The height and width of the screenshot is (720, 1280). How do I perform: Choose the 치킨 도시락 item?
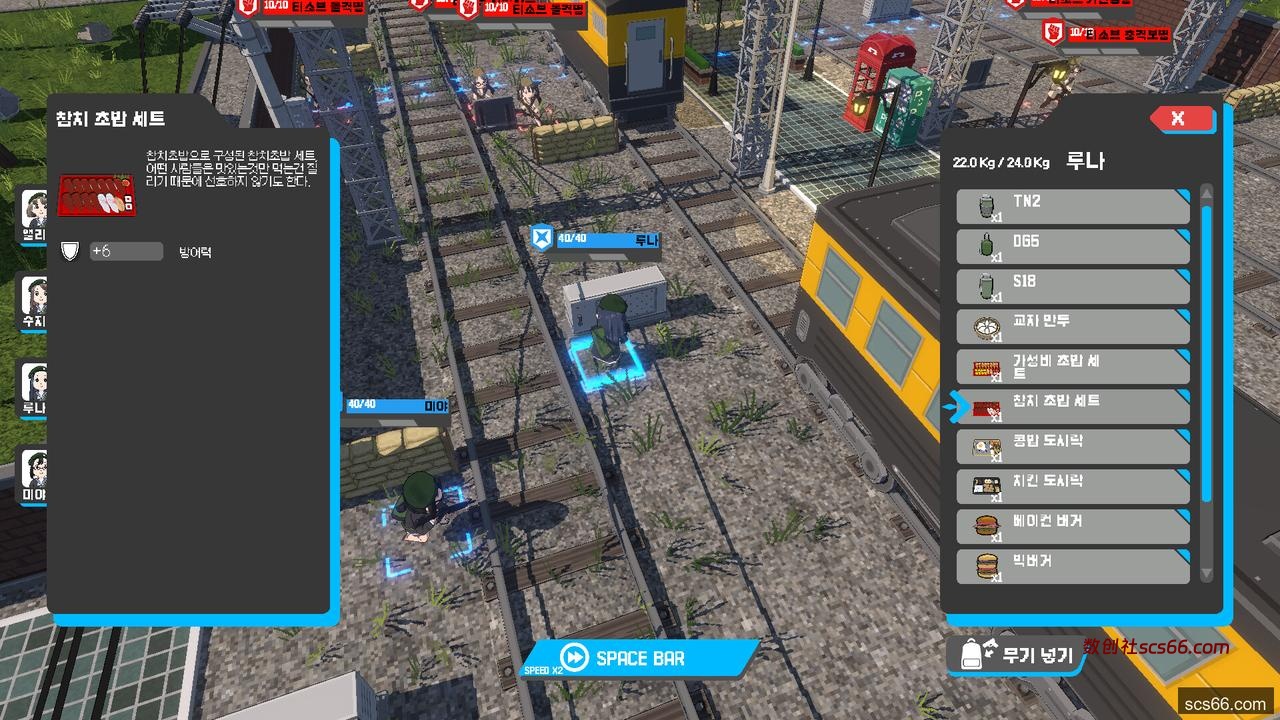click(x=1073, y=487)
